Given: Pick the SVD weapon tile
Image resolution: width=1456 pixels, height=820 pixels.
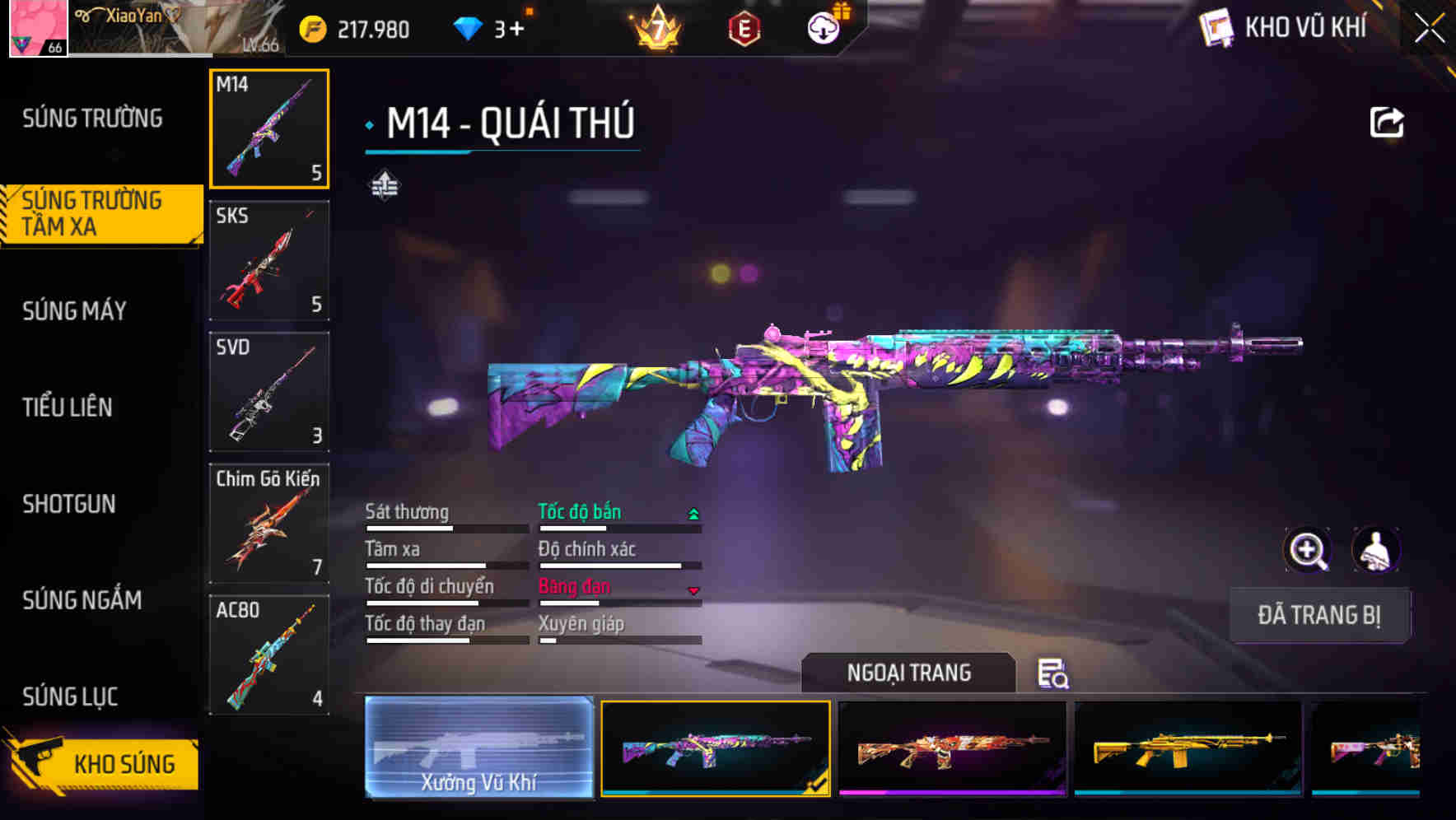Looking at the screenshot, I should [x=269, y=392].
